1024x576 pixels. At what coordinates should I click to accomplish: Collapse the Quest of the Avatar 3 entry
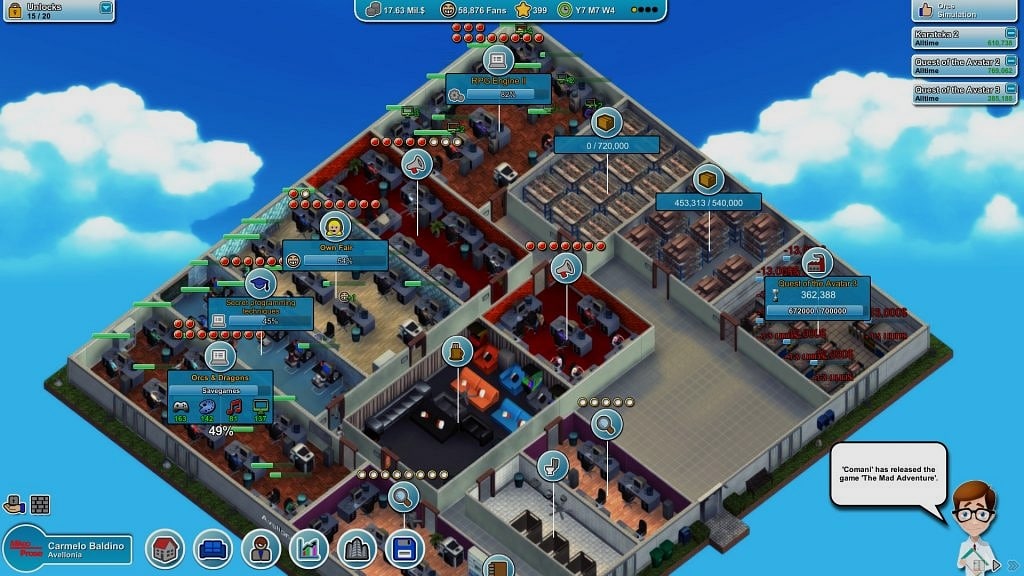(x=1011, y=89)
